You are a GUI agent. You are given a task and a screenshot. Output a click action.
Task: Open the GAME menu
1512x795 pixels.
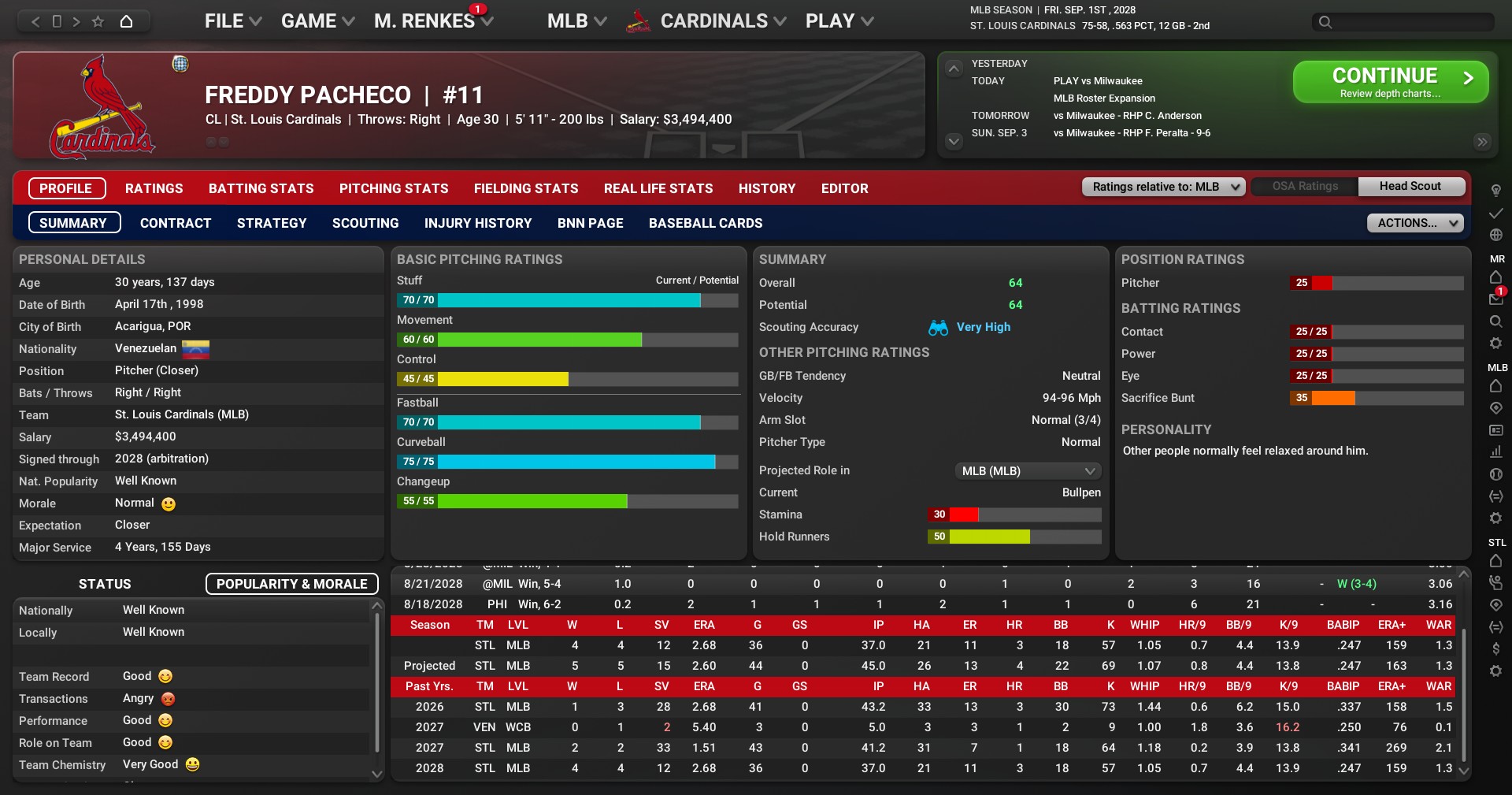317,21
